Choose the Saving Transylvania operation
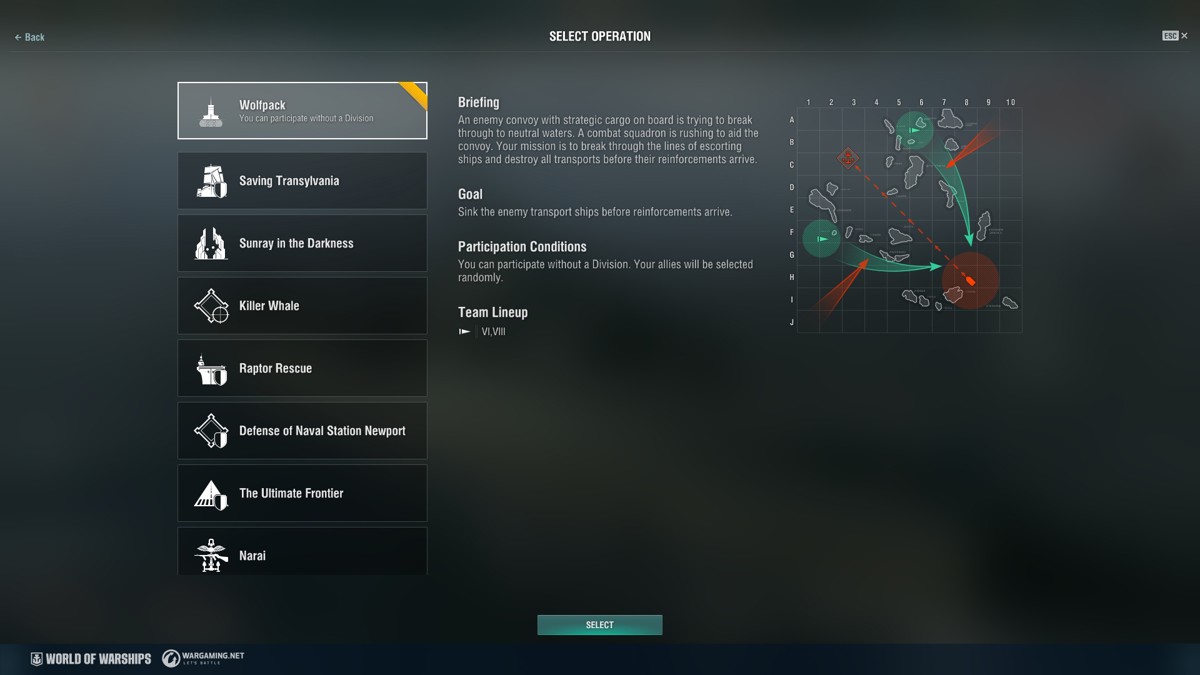The image size is (1200, 675). (x=302, y=181)
